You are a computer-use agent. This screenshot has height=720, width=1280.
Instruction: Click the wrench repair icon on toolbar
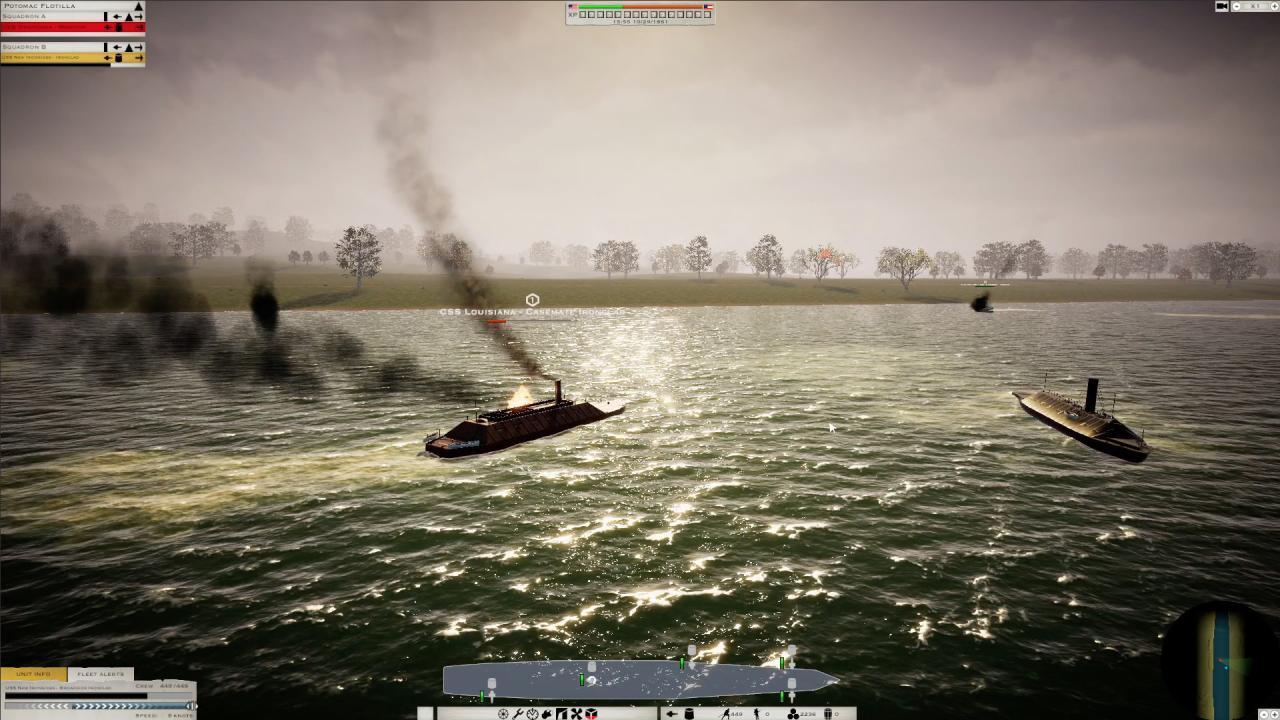pyautogui.click(x=518, y=713)
